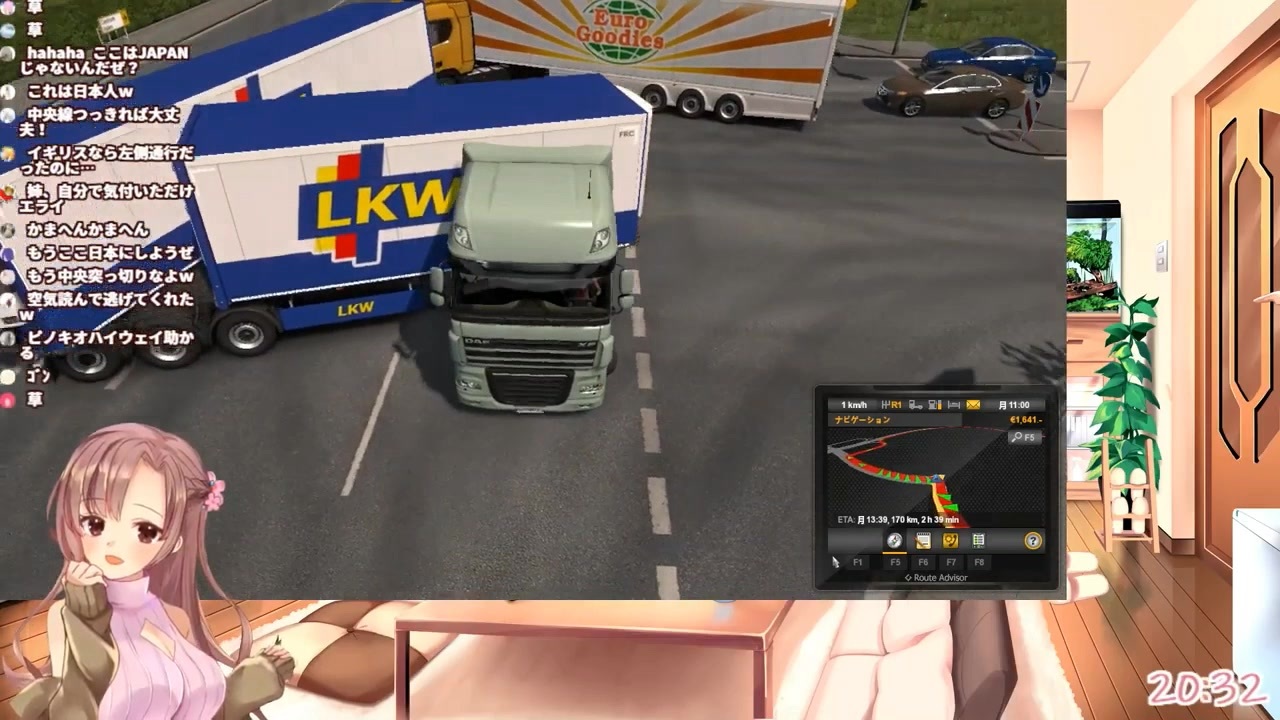Screen dimensions: 1280x720
Task: Click the question mark help icon
Action: point(1034,541)
